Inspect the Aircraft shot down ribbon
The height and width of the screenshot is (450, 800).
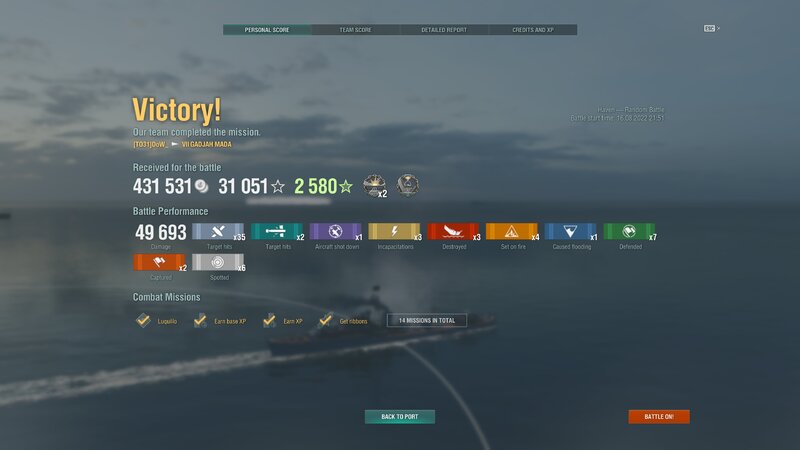[x=335, y=232]
